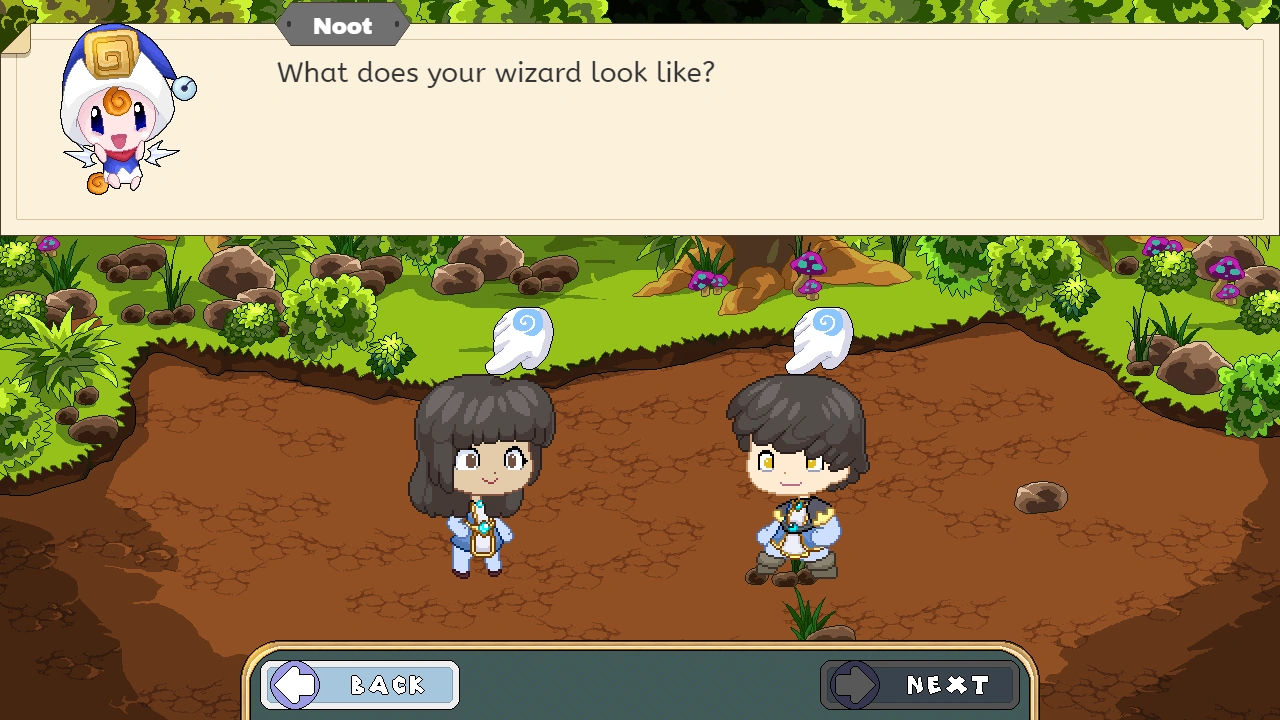
Task: Click the Noot name banner at the top
Action: coord(342,26)
